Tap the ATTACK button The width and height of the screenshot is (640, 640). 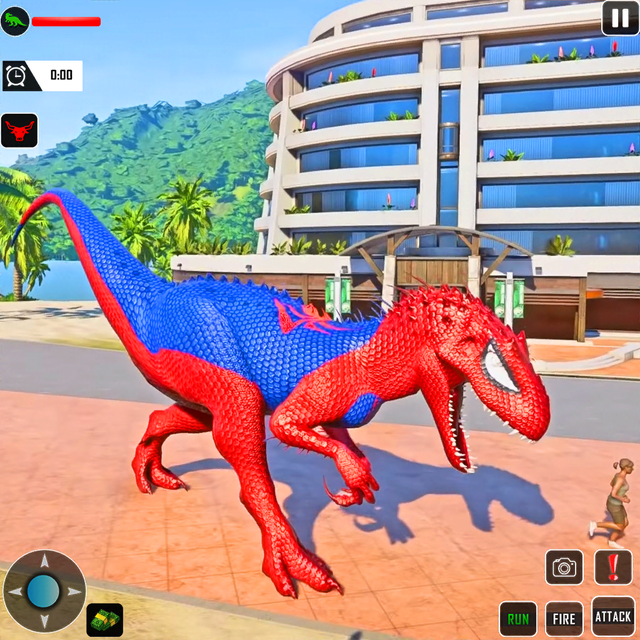pyautogui.click(x=612, y=614)
